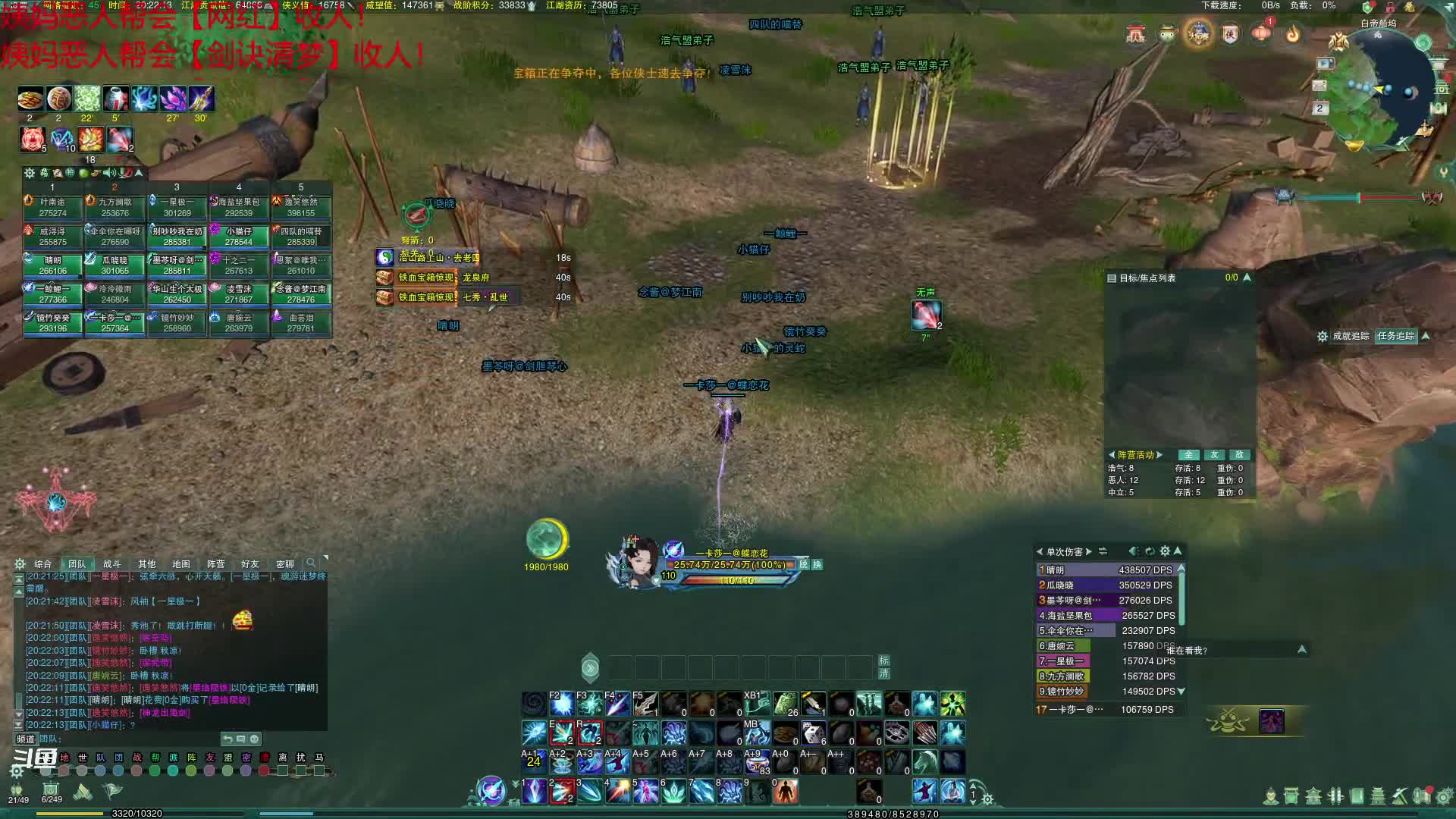Switch chat to the 综合 tab

[x=42, y=564]
